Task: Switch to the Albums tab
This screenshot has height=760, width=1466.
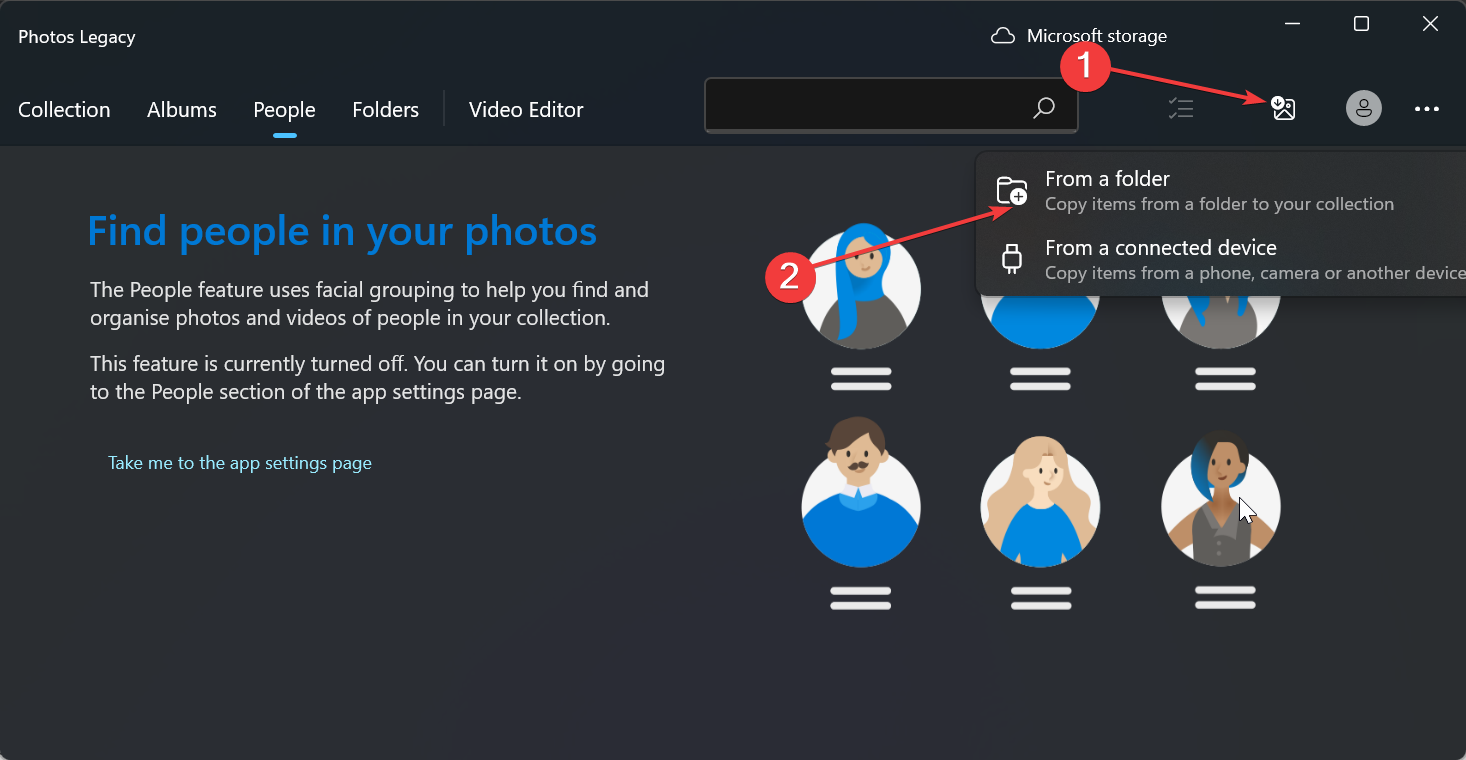Action: click(x=181, y=109)
